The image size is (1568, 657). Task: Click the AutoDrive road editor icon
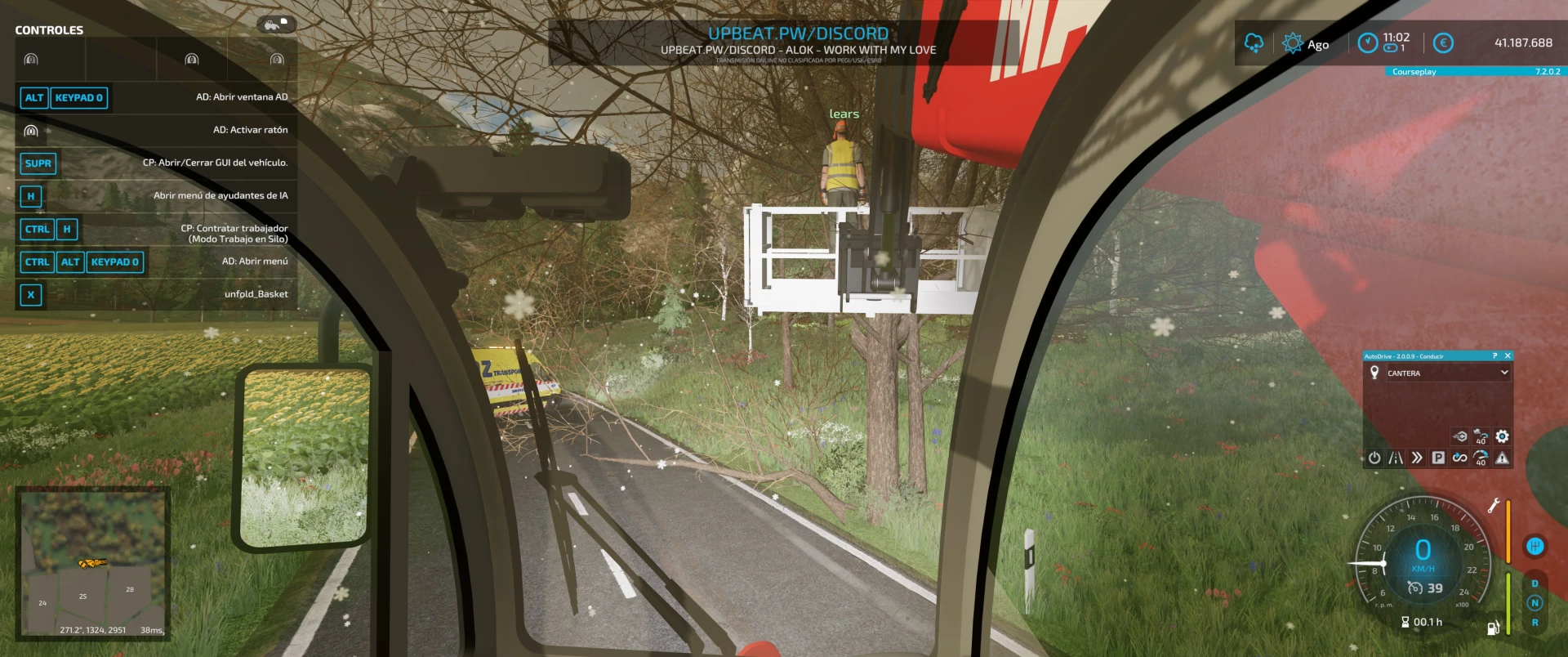pyautogui.click(x=1396, y=458)
